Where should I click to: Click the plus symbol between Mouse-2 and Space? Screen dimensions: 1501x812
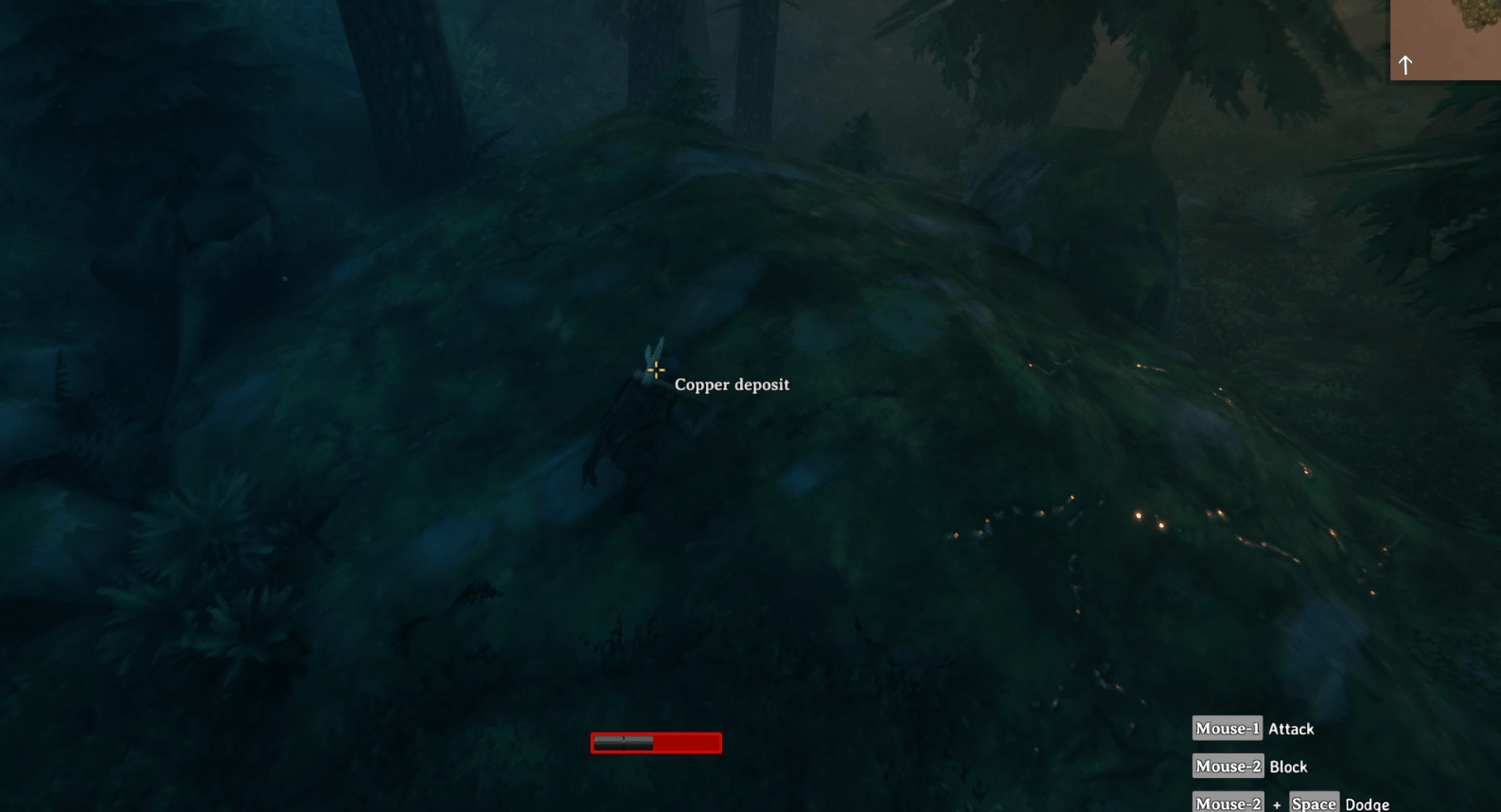[x=1277, y=803]
